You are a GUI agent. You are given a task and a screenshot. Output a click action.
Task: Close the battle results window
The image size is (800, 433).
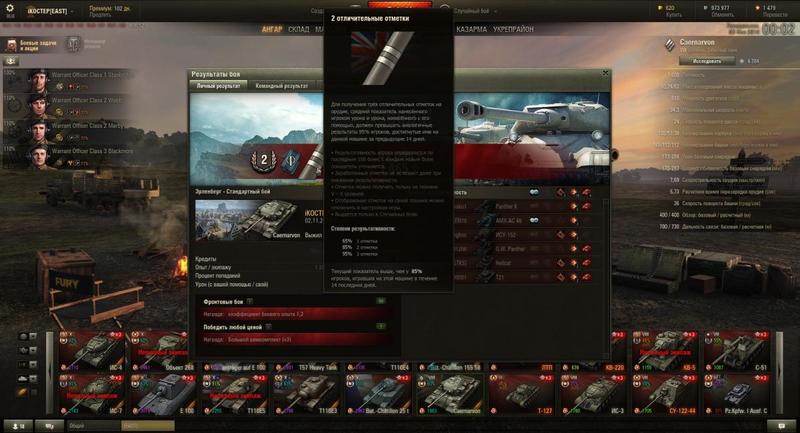[604, 73]
